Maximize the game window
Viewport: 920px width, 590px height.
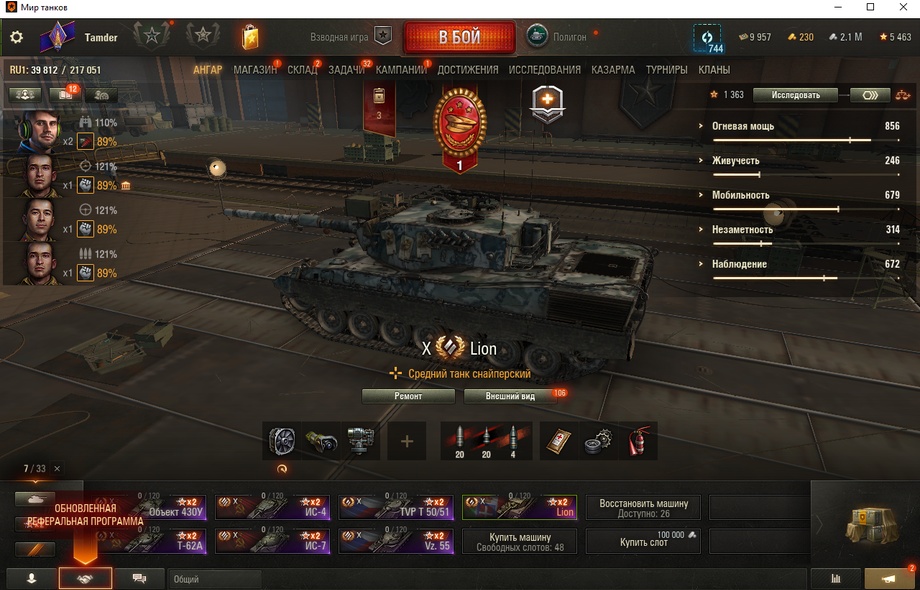point(870,8)
